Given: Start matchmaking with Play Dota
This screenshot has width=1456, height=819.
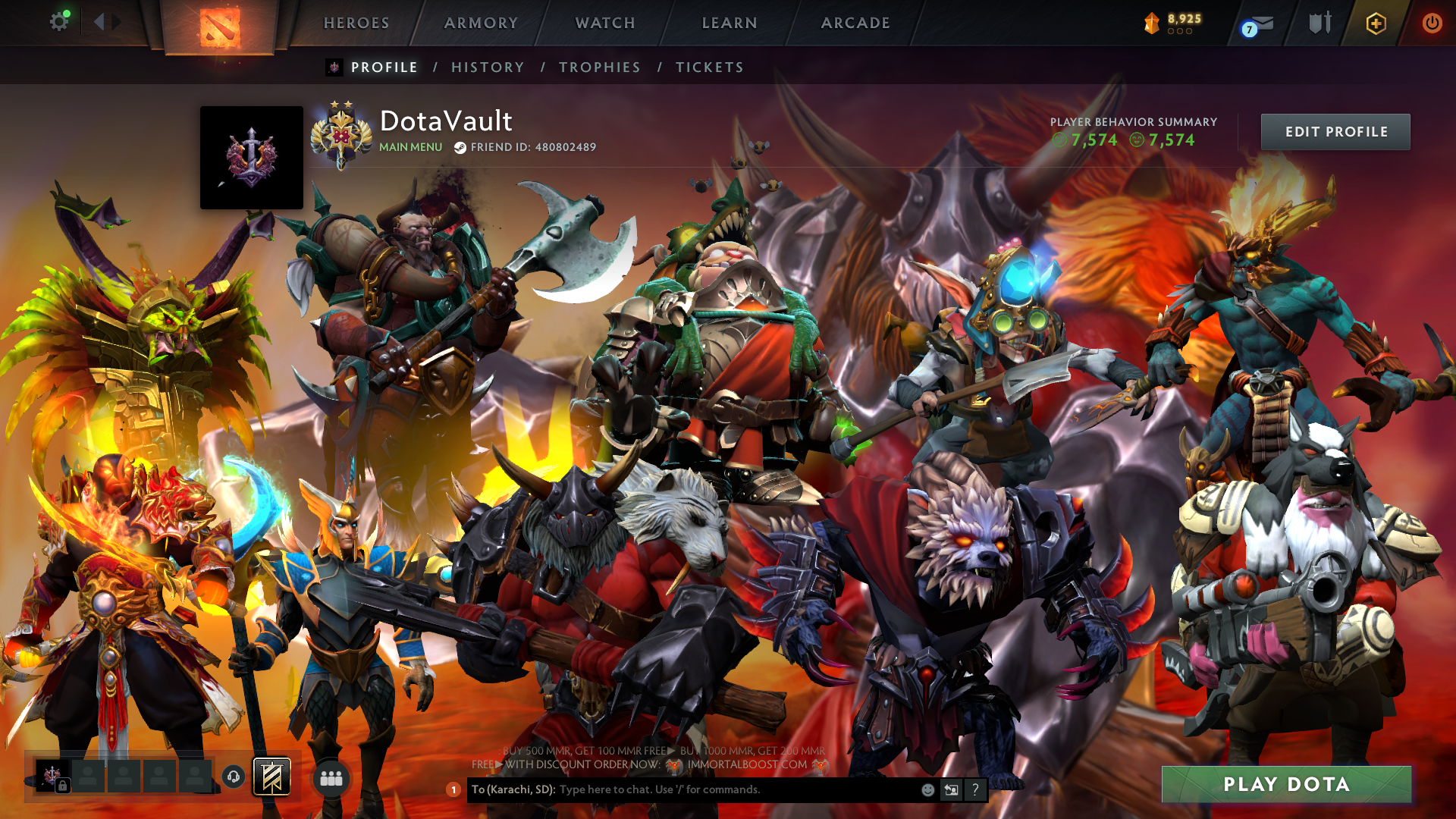Looking at the screenshot, I should 1286,784.
